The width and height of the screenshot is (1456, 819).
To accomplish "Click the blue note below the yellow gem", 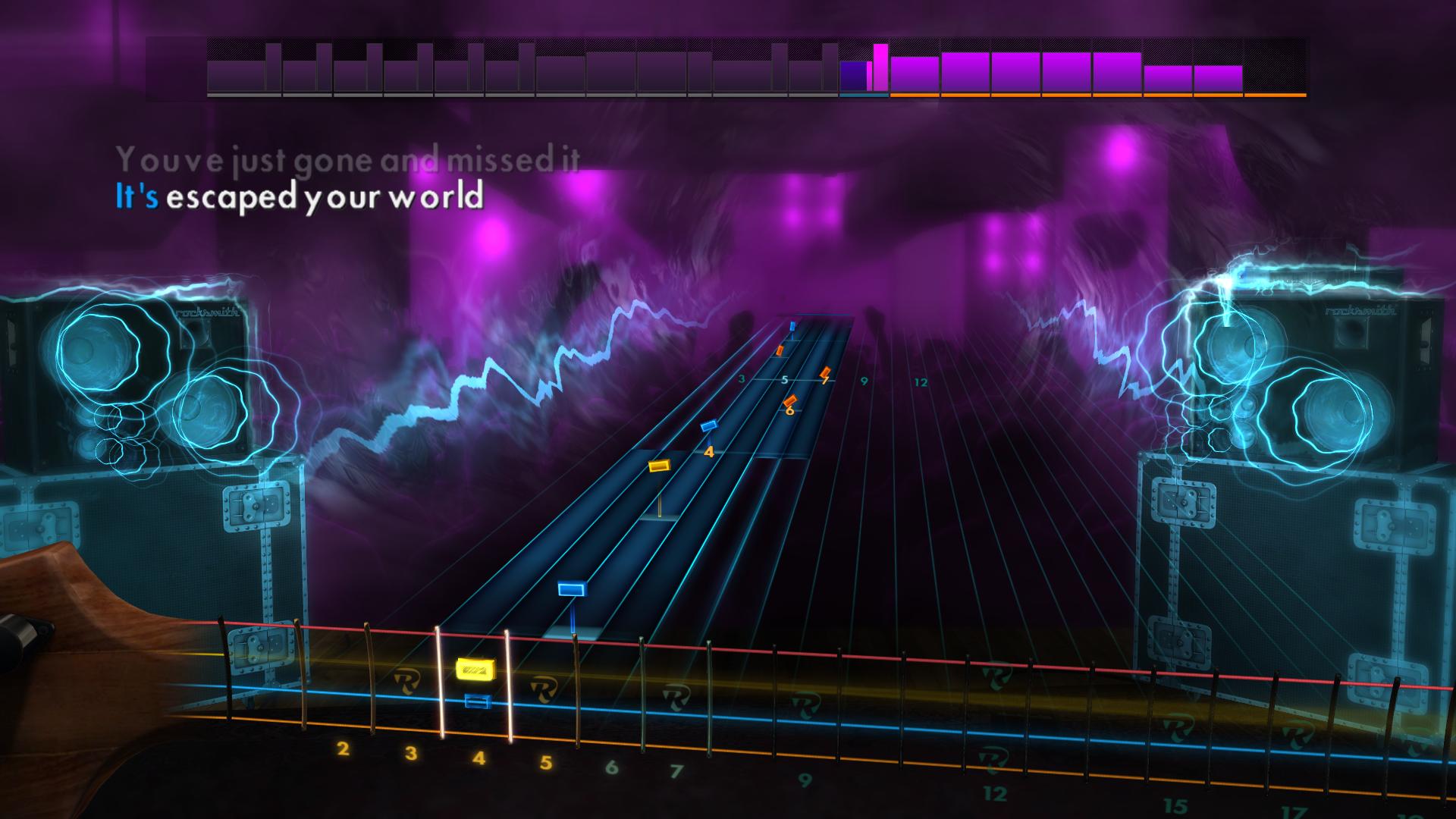I will (478, 701).
